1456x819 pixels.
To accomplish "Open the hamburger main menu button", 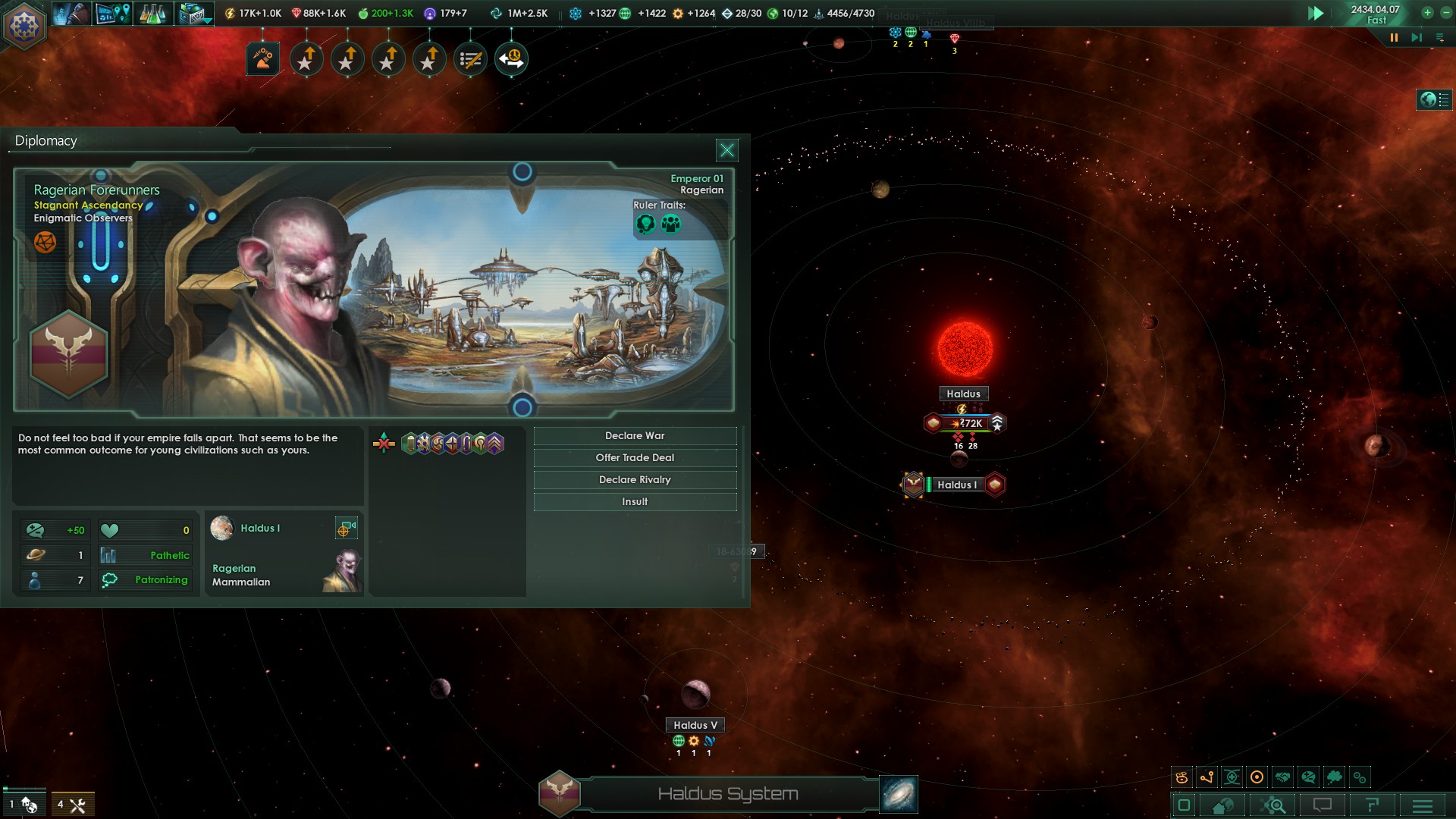I will point(1423,805).
